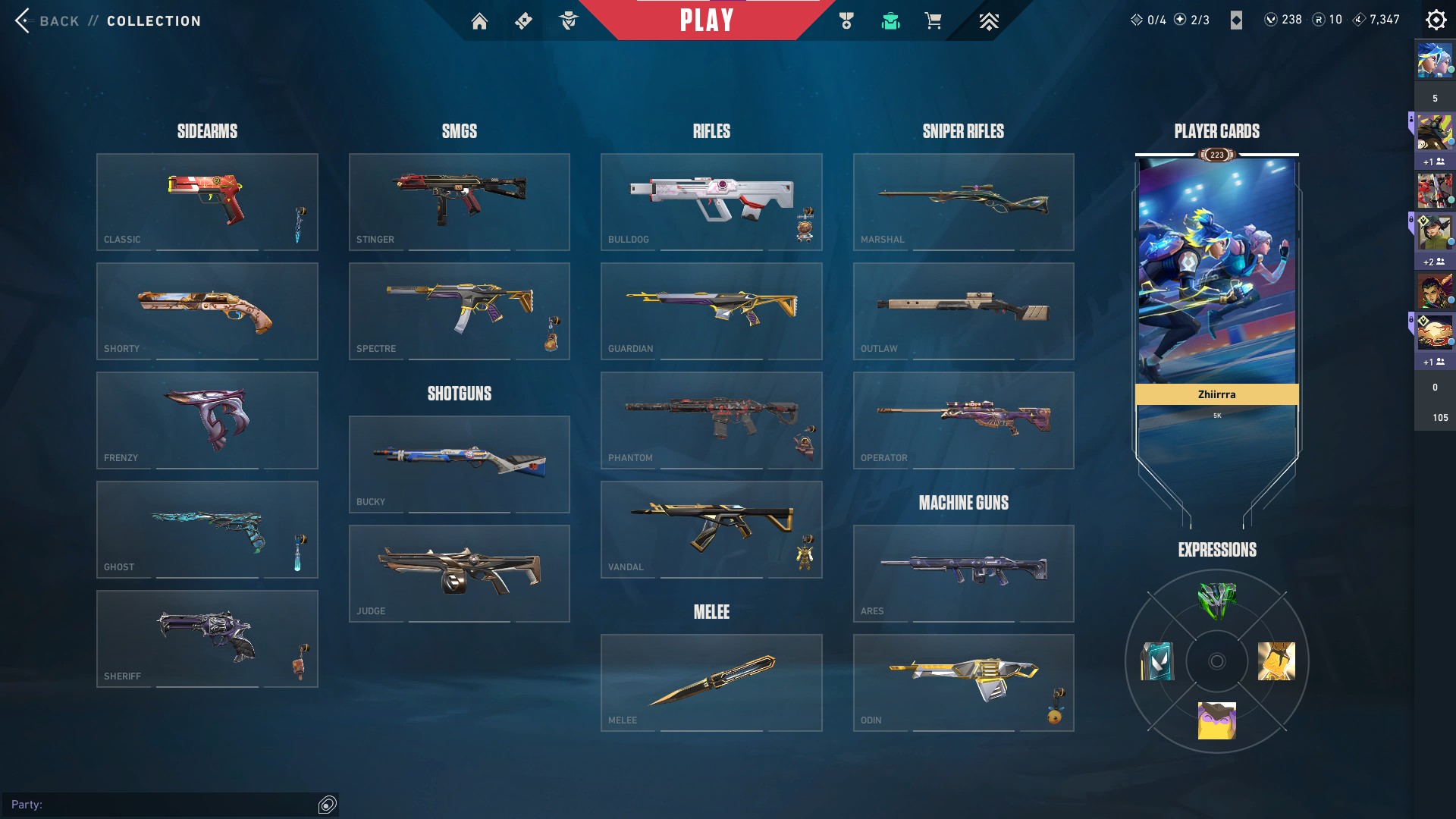Open the Career medal icon
1456x819 pixels.
(x=847, y=20)
